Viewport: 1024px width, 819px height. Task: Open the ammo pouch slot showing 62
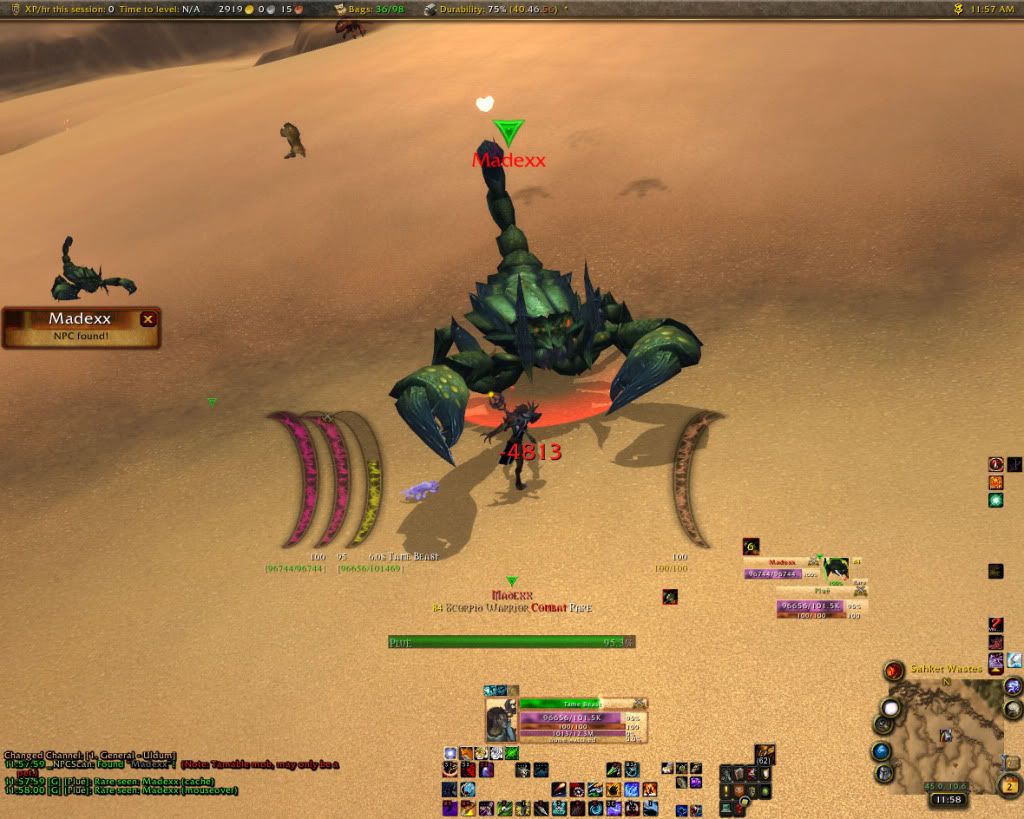pos(765,754)
